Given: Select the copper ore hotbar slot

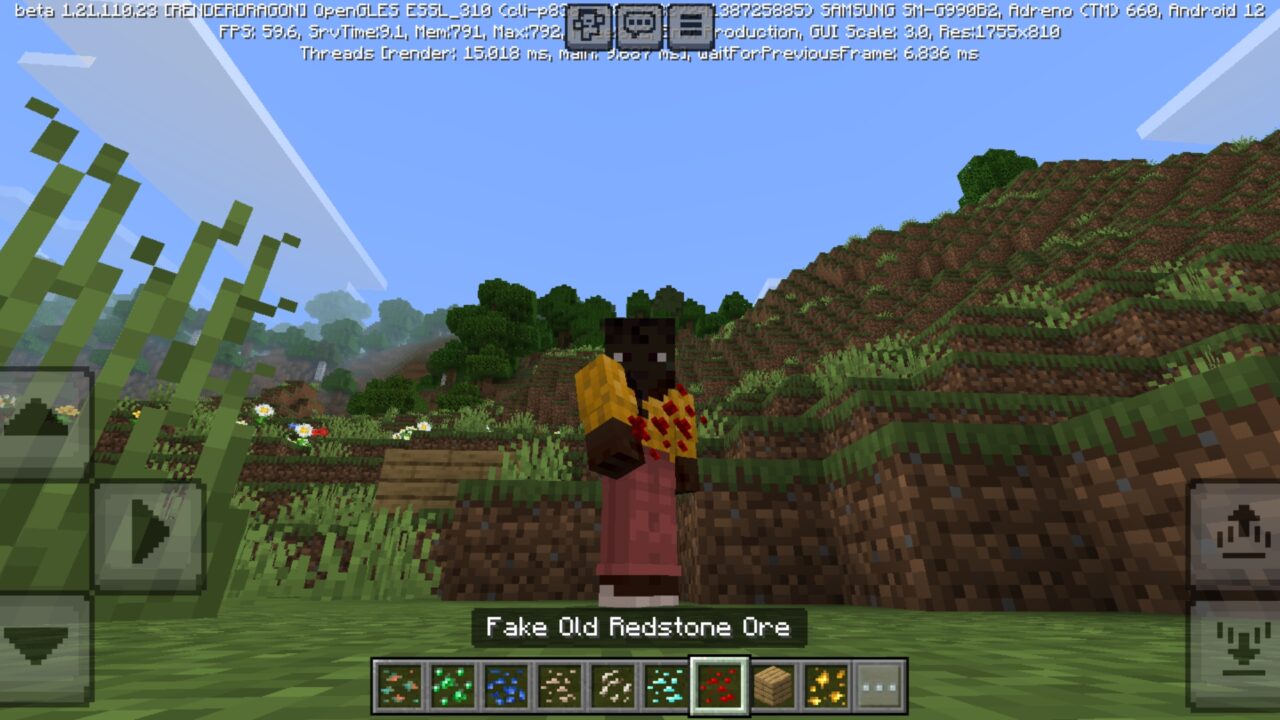Looking at the screenshot, I should (397, 685).
